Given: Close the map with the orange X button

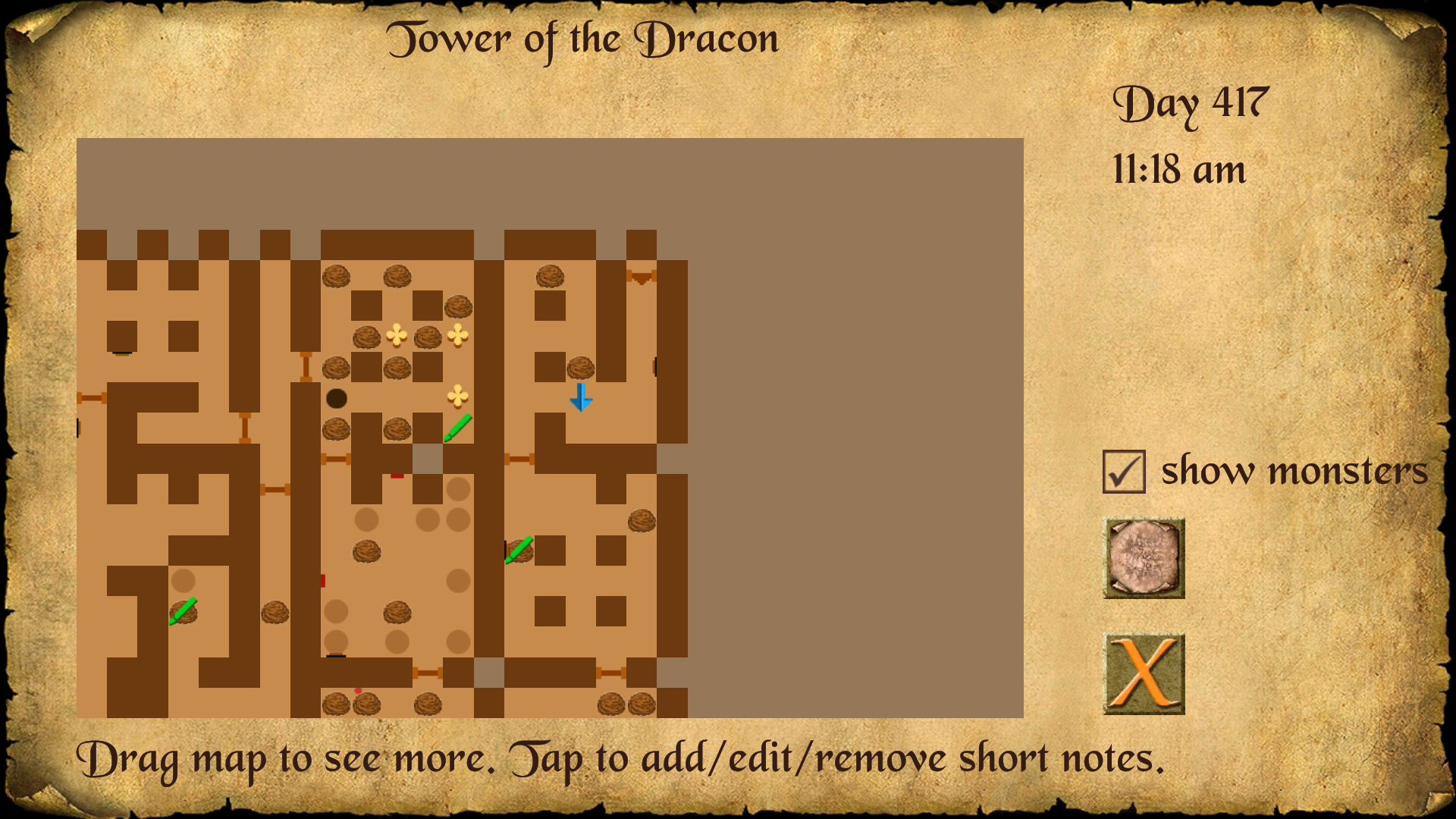Looking at the screenshot, I should click(1144, 674).
